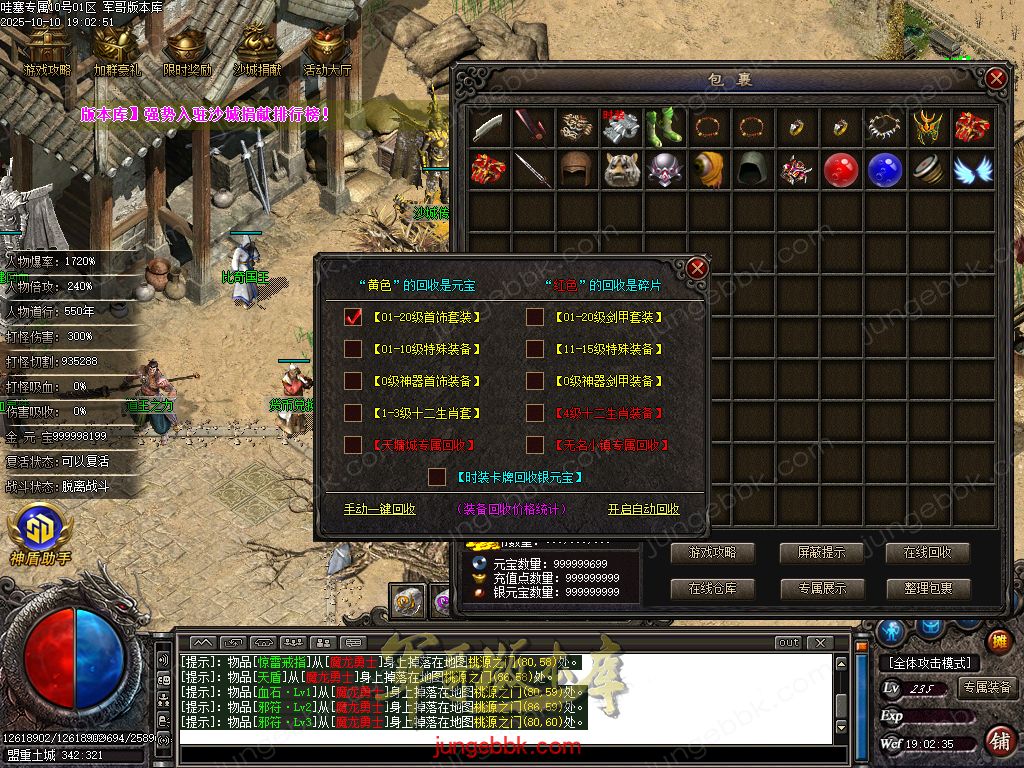The width and height of the screenshot is (1024, 768).
Task: Tick the 01-20级剑甲套装 checkbox
Action: click(535, 317)
